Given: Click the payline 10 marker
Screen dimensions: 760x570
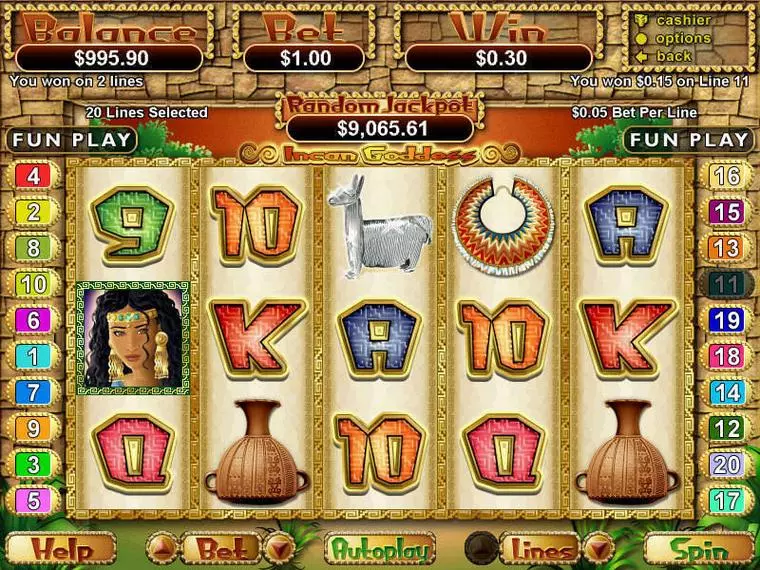Looking at the screenshot, I should tap(33, 284).
